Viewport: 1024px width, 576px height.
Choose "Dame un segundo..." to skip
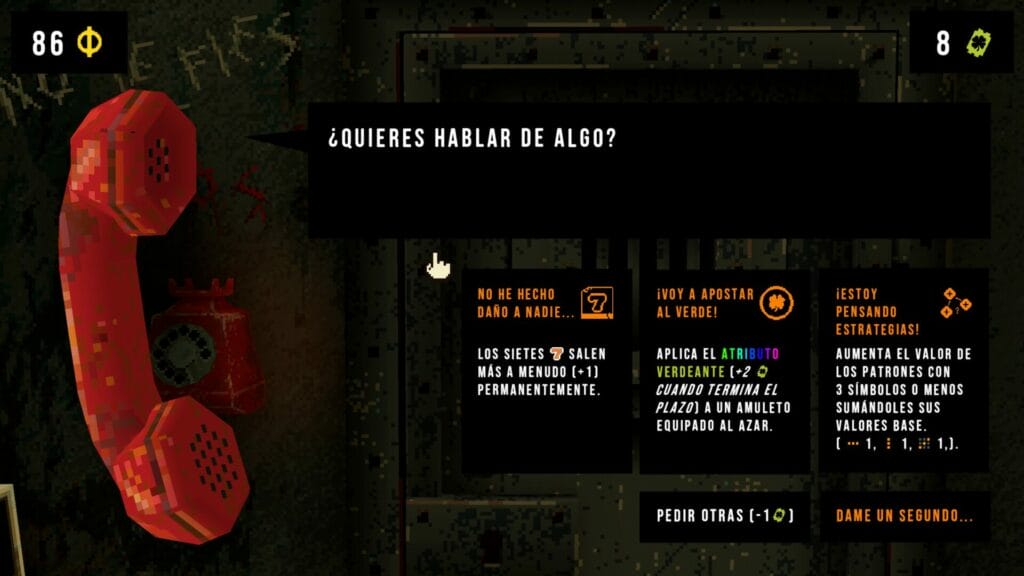pos(904,516)
